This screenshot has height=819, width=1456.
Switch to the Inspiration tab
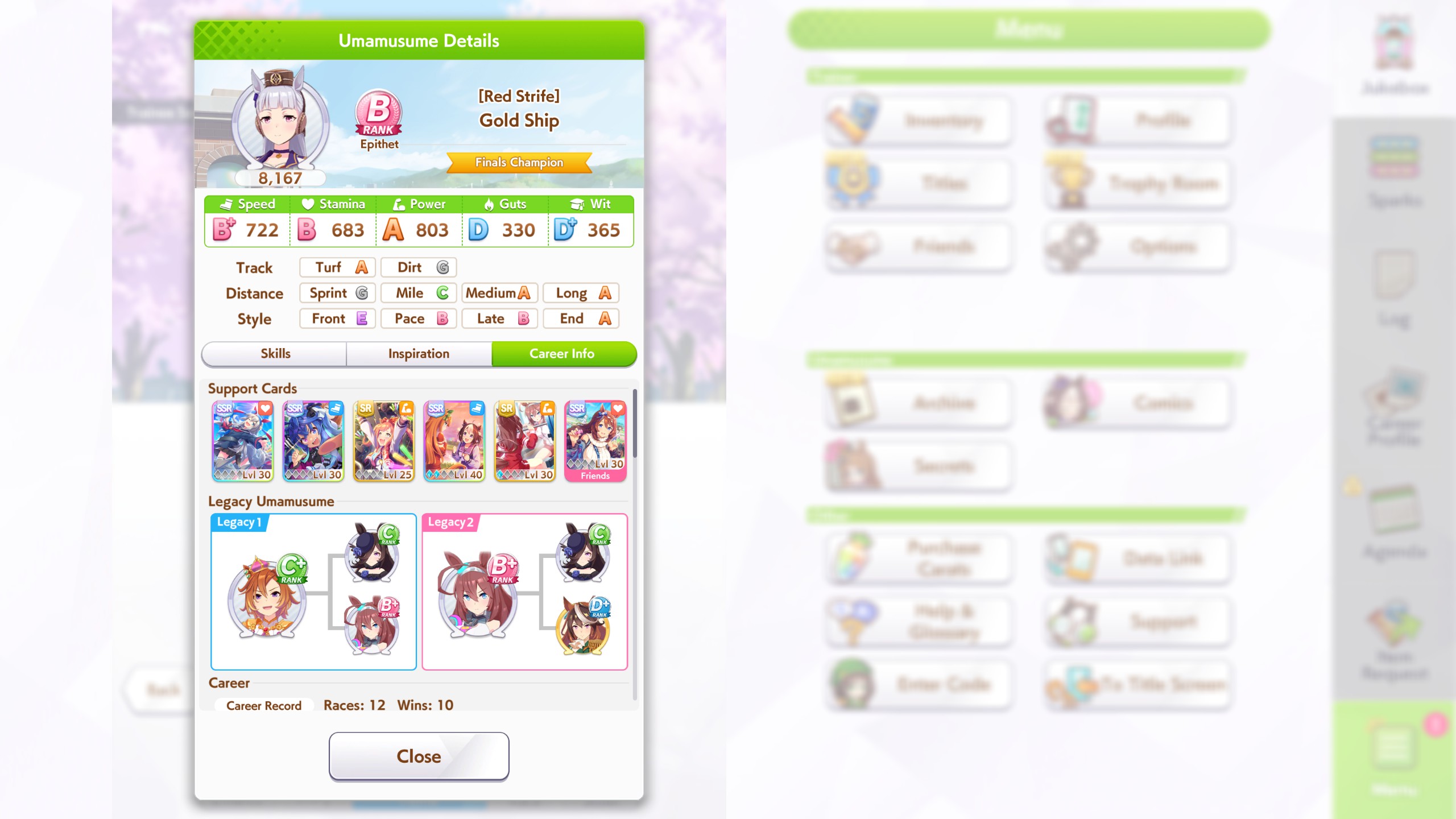pyautogui.click(x=418, y=353)
